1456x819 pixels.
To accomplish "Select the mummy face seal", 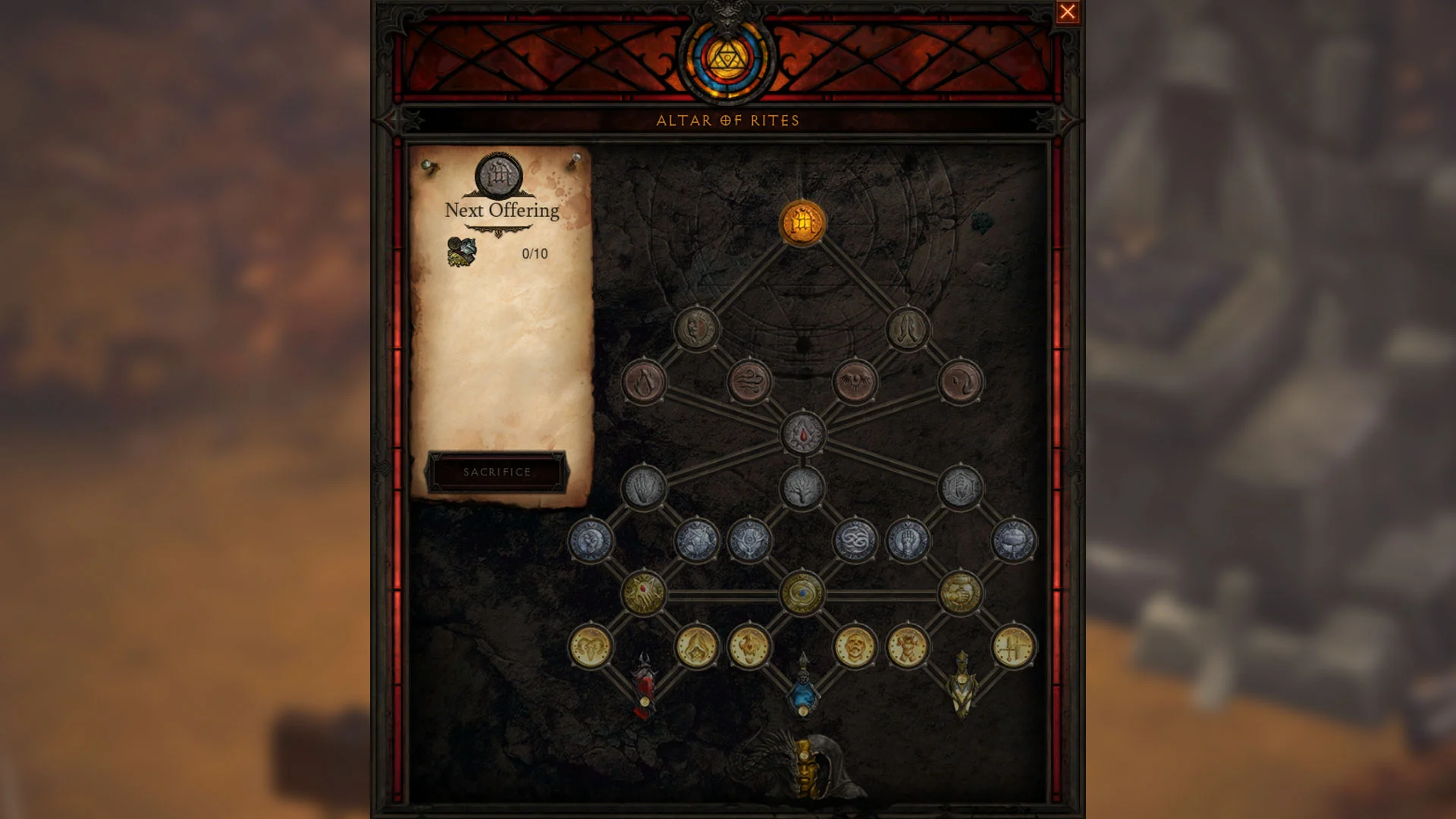I will [855, 646].
